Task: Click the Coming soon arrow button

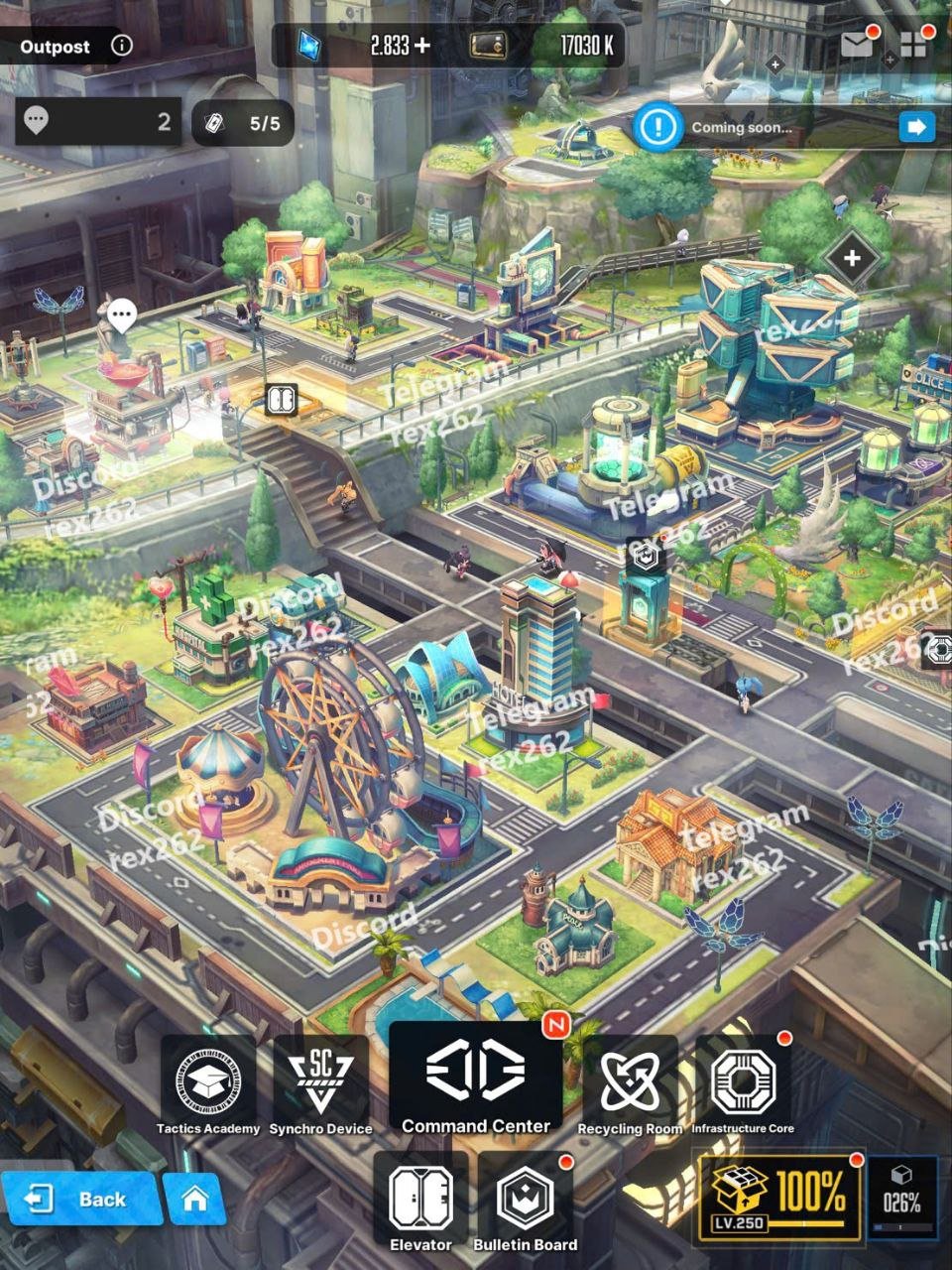Action: (x=916, y=127)
